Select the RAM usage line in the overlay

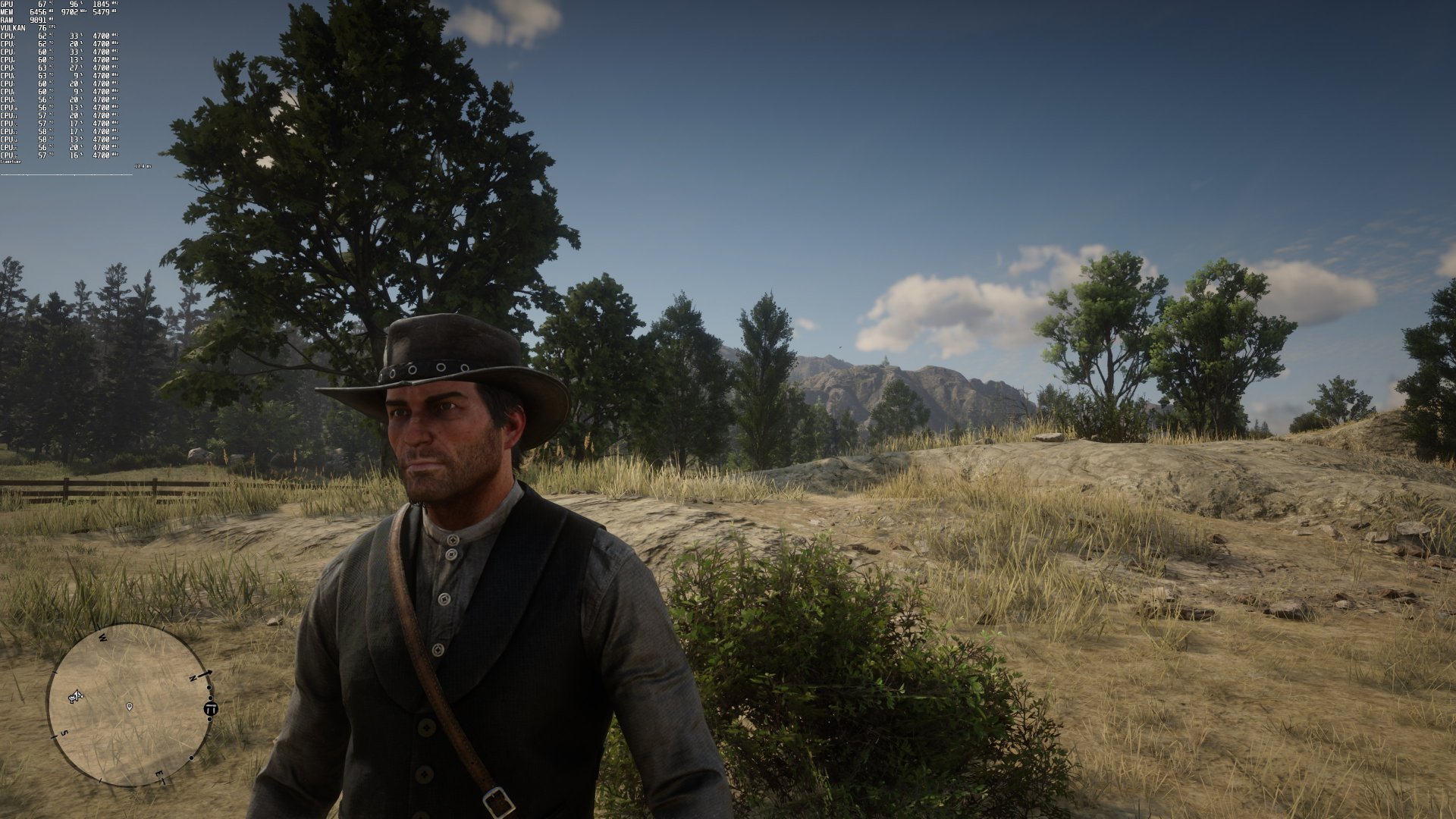(x=24, y=20)
